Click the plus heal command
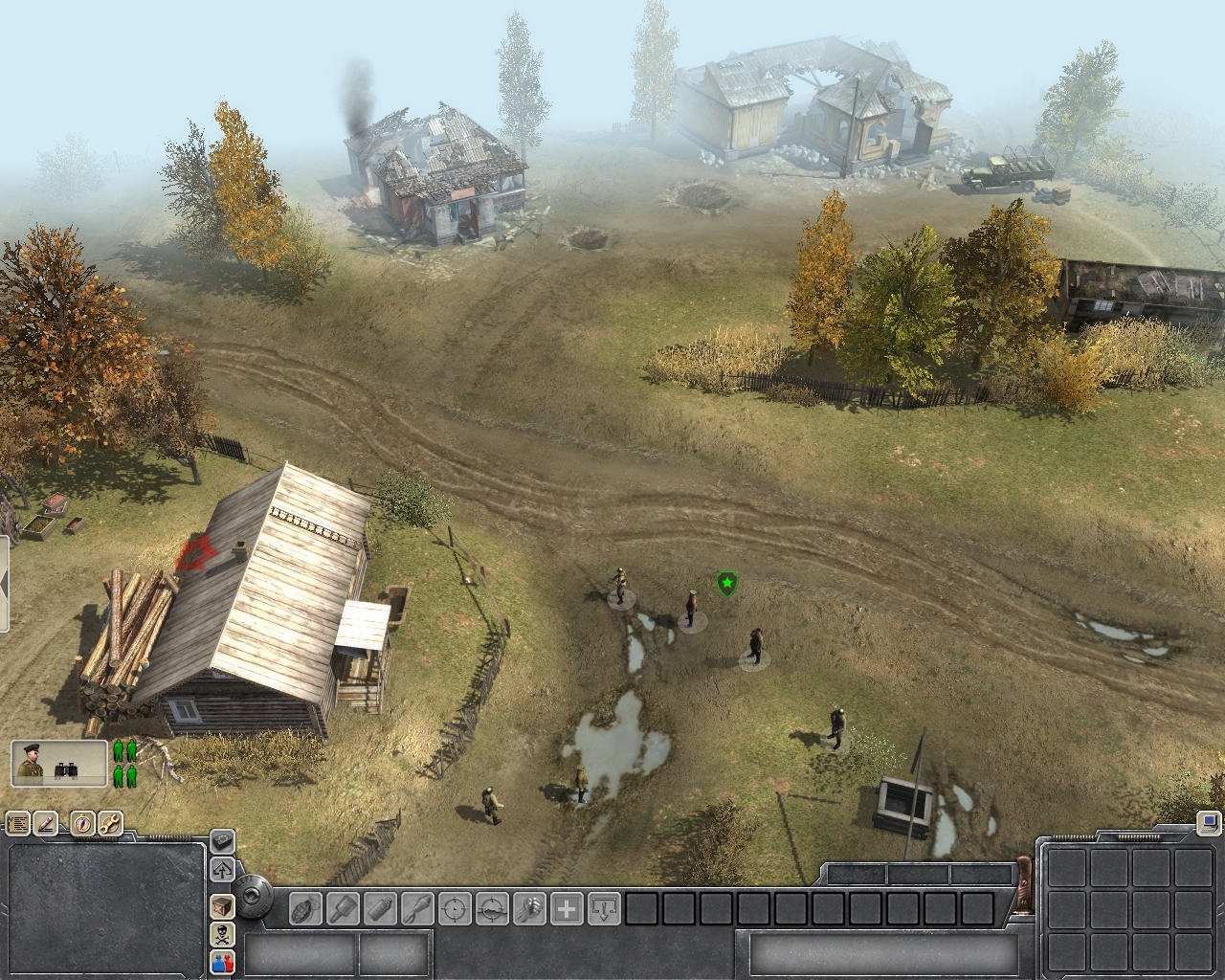 point(567,907)
